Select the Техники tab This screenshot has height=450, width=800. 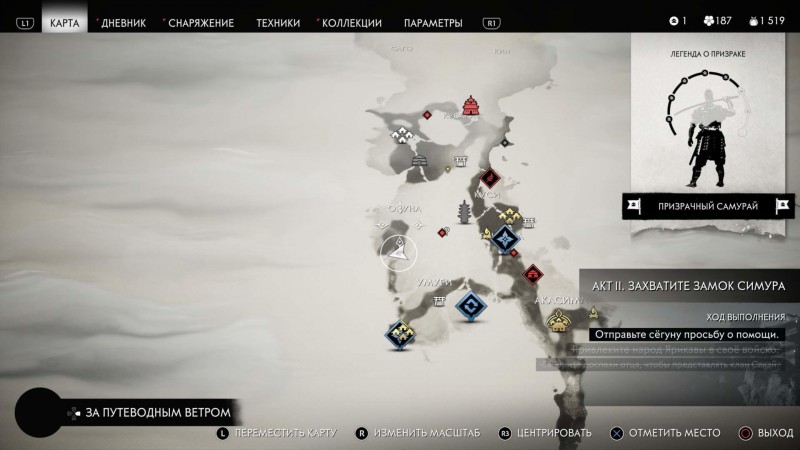pyautogui.click(x=277, y=22)
